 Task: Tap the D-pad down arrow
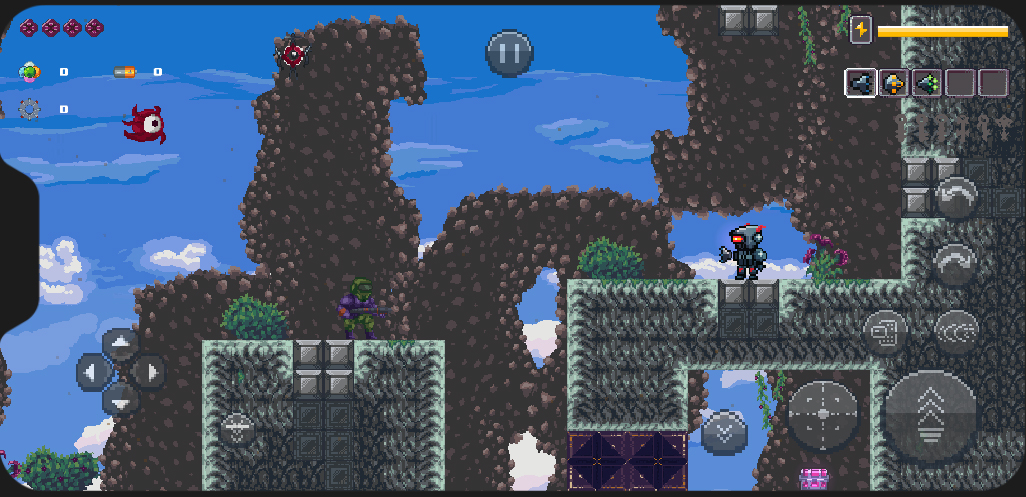point(121,400)
